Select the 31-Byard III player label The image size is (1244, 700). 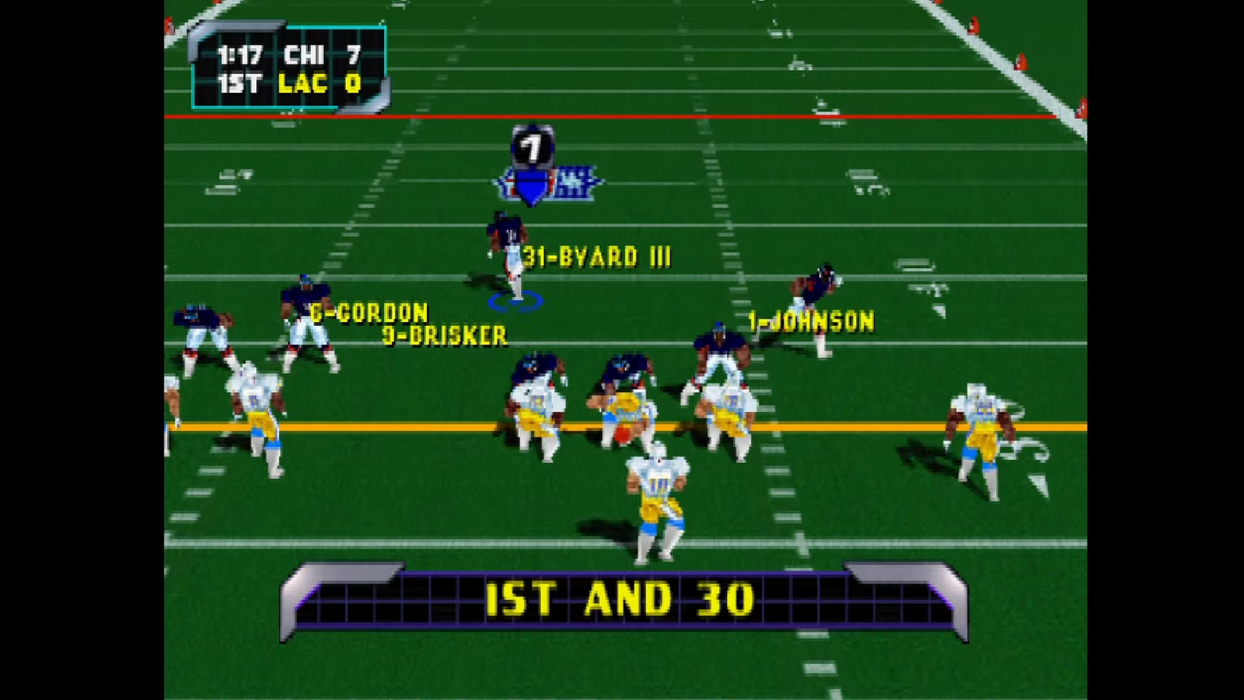coord(597,257)
